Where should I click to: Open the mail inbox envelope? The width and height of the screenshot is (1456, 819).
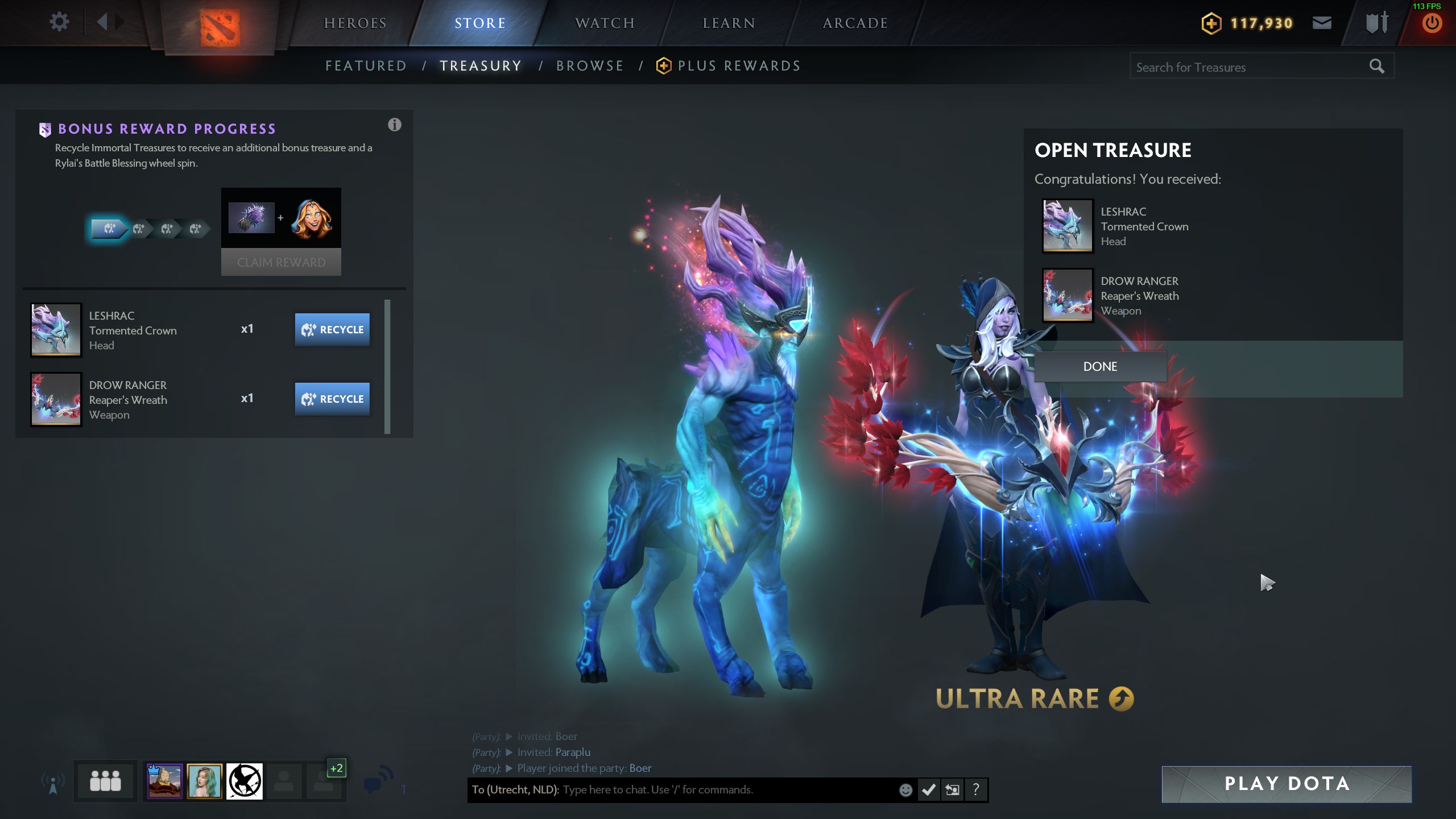(1322, 23)
